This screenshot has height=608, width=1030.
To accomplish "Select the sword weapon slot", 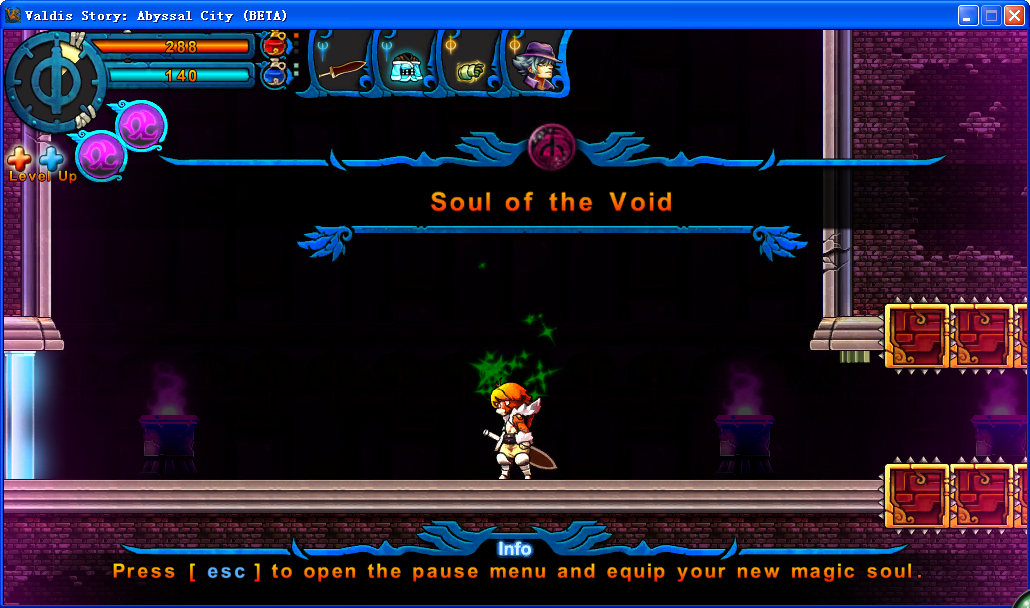I will 342,68.
